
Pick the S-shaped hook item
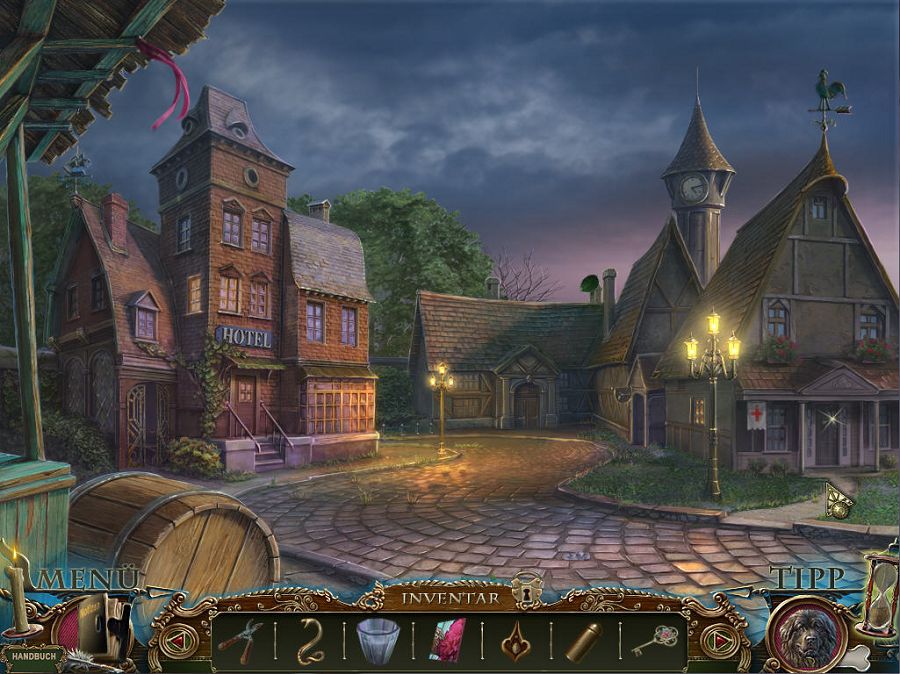[310, 641]
